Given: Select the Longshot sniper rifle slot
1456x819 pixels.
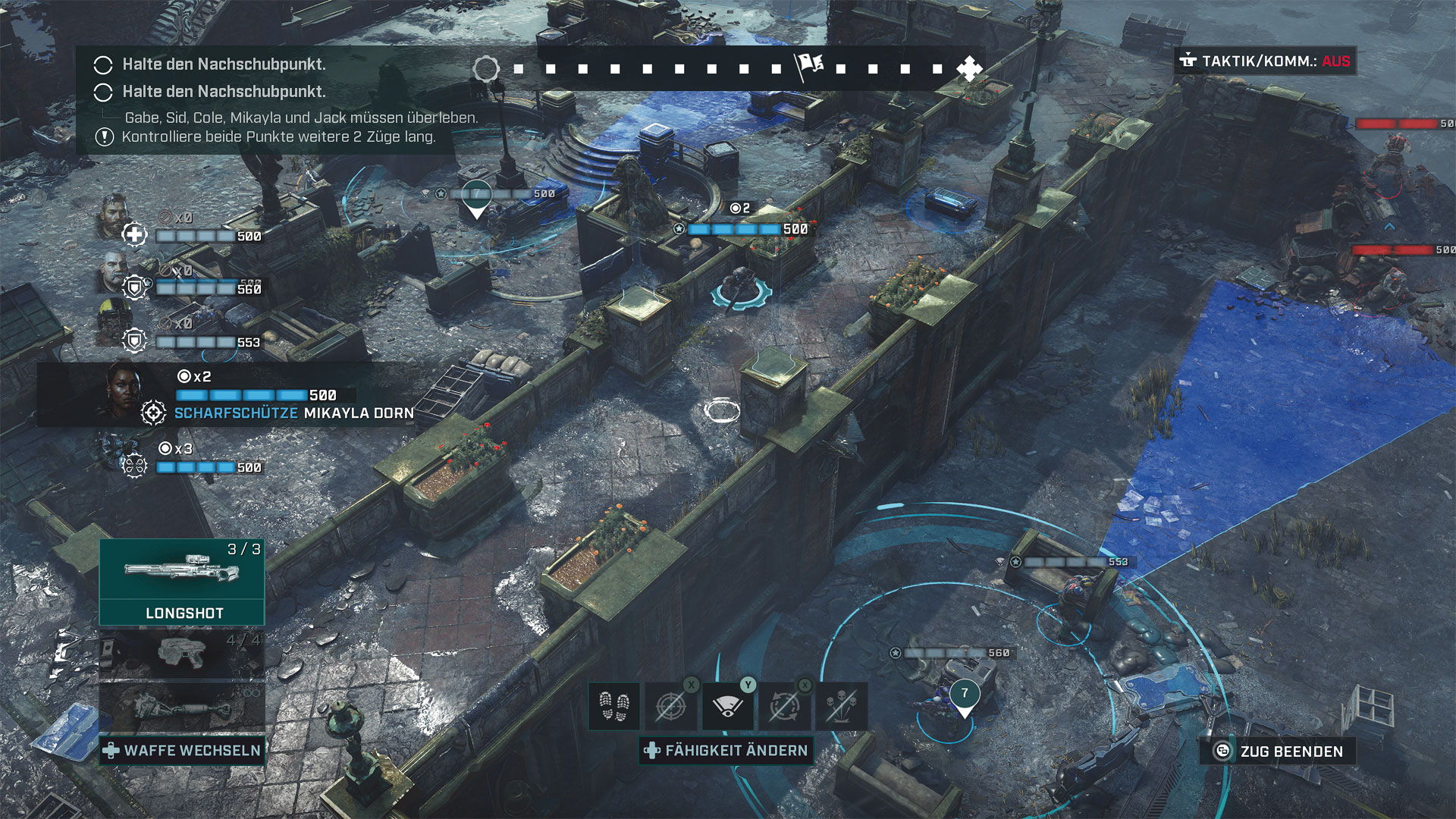Looking at the screenshot, I should coord(182,580).
